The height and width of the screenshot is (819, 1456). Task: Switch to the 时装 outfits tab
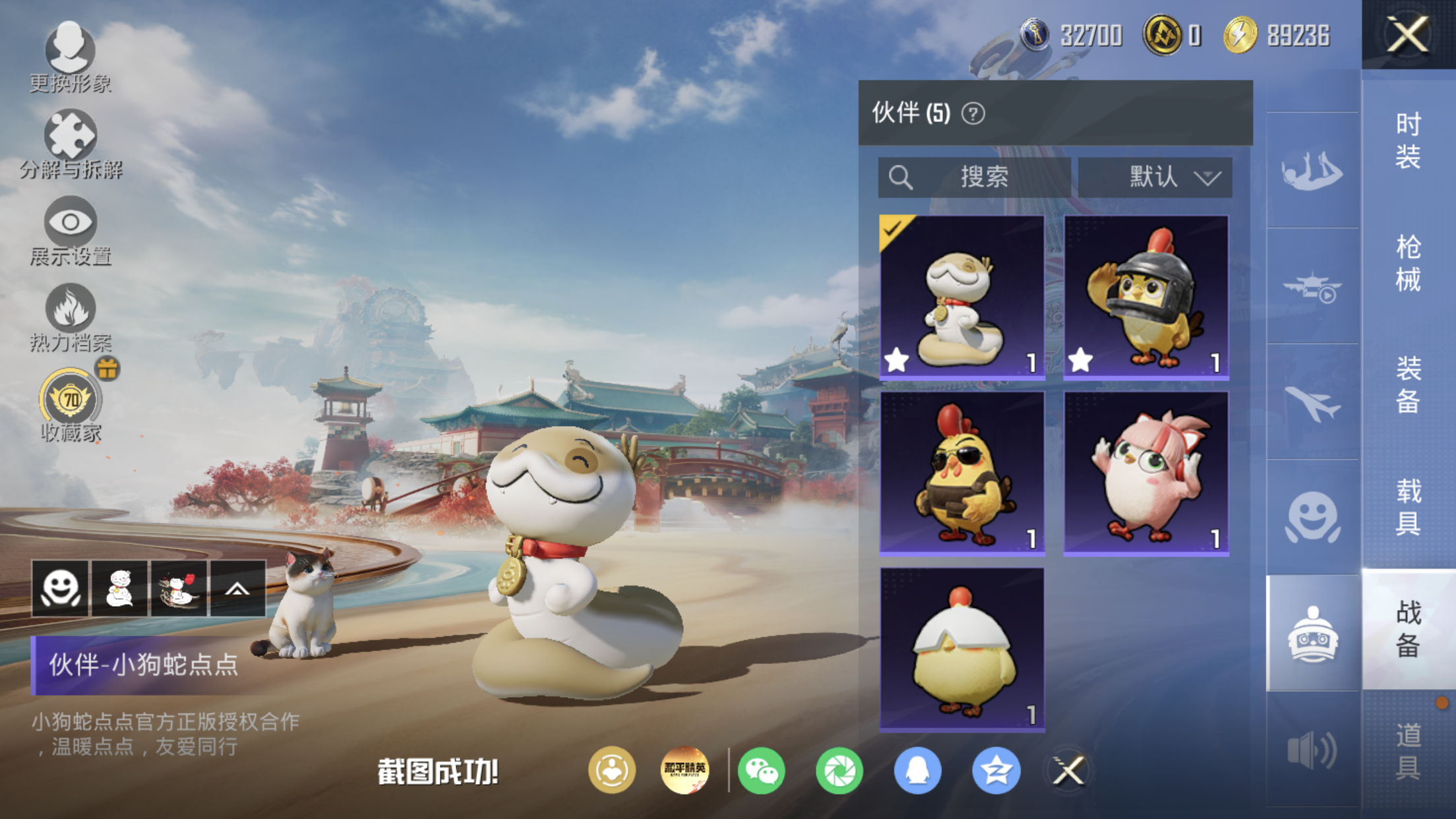point(1408,140)
